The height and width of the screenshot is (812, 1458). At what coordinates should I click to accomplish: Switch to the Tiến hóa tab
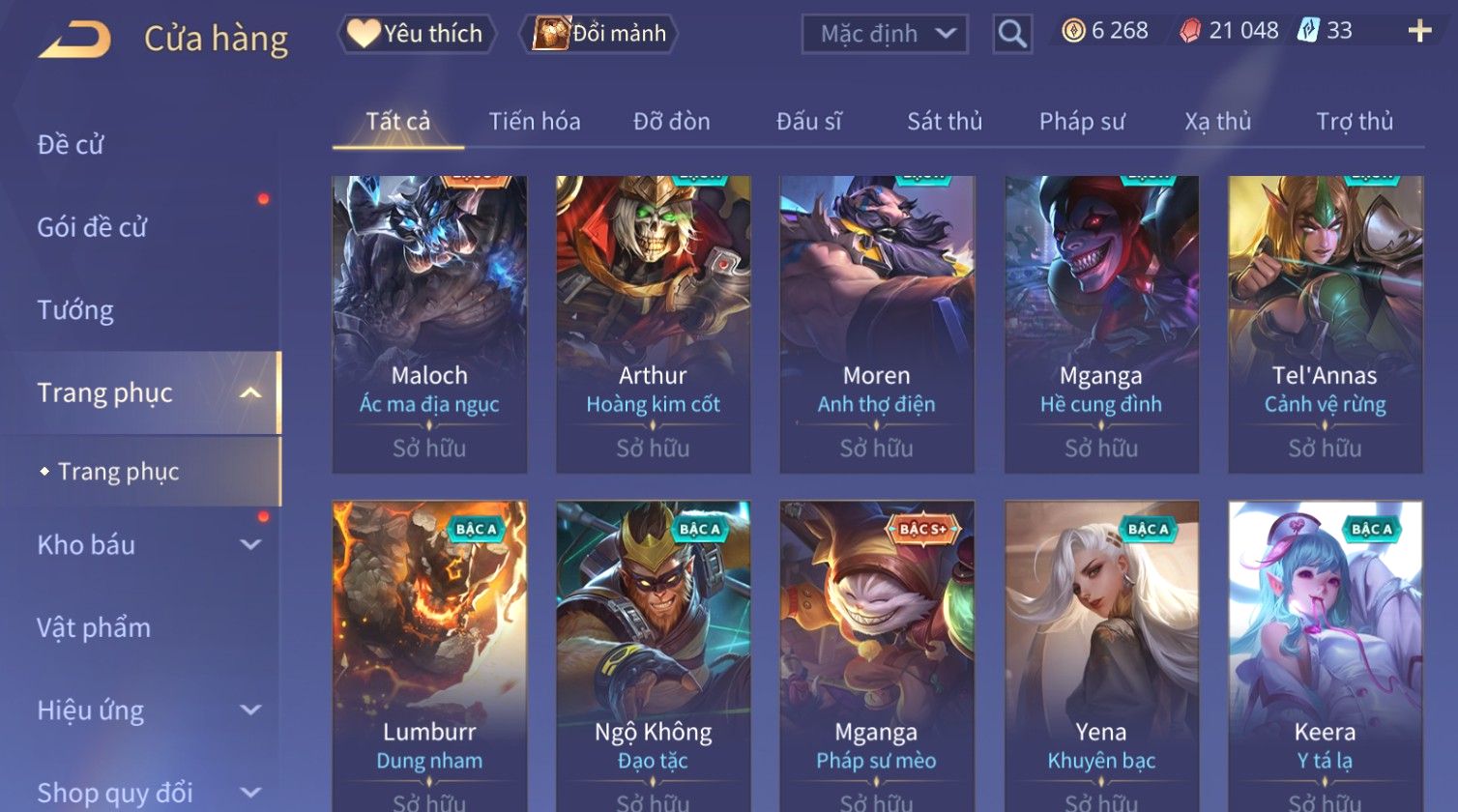click(x=535, y=122)
